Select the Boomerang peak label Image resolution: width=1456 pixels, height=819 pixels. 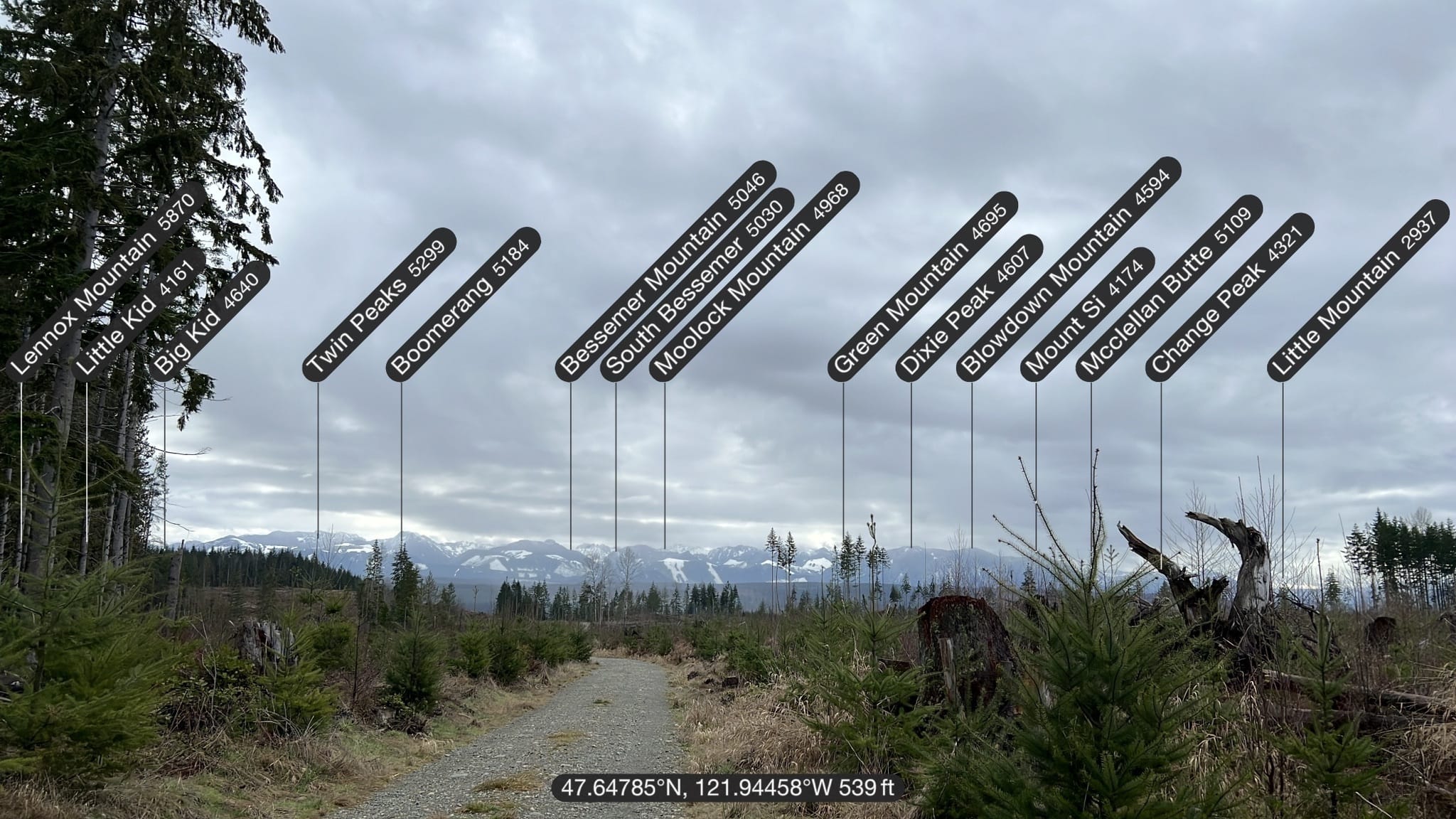point(463,304)
